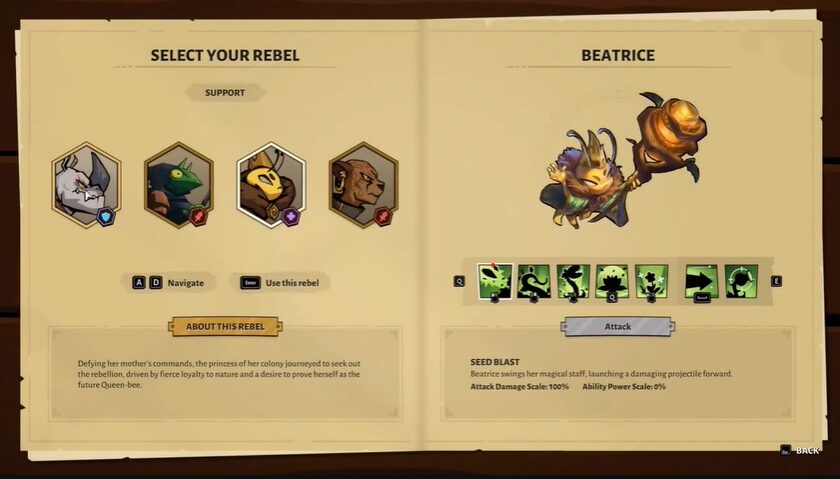Select the brown lioness rebel portrait
This screenshot has width=840, height=479.
click(x=362, y=185)
